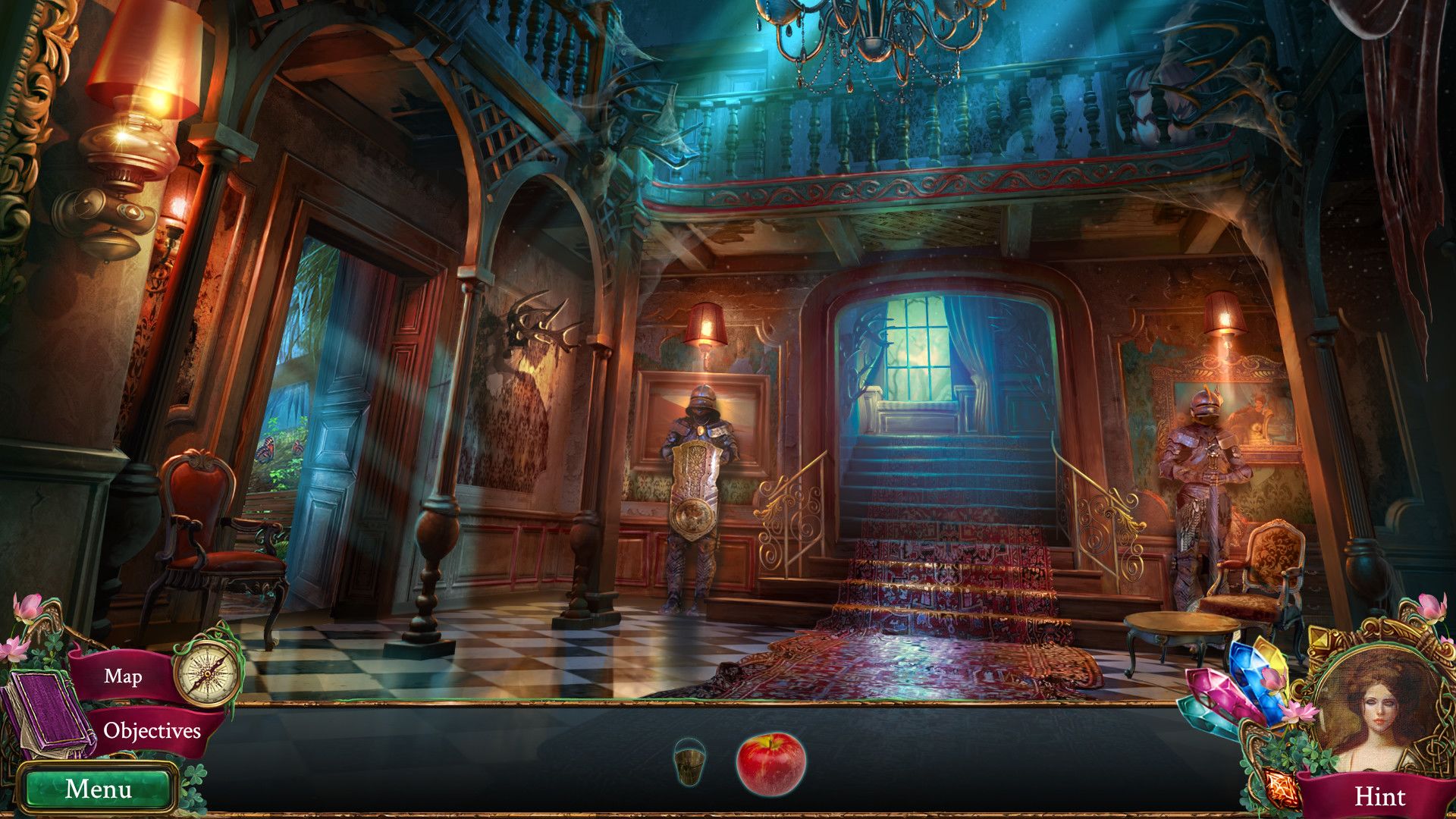
Task: Open the Map
Action: point(123,676)
